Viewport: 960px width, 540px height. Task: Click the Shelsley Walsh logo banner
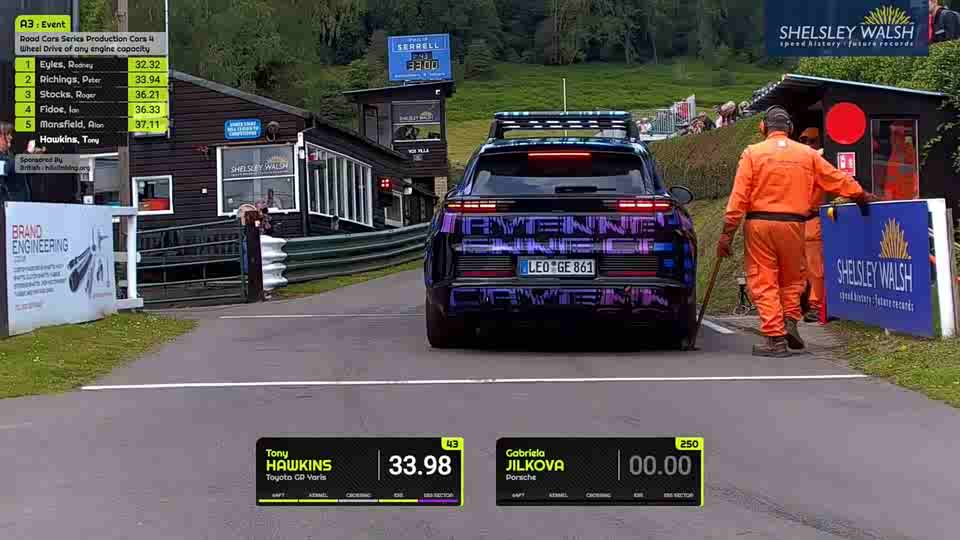coord(846,27)
